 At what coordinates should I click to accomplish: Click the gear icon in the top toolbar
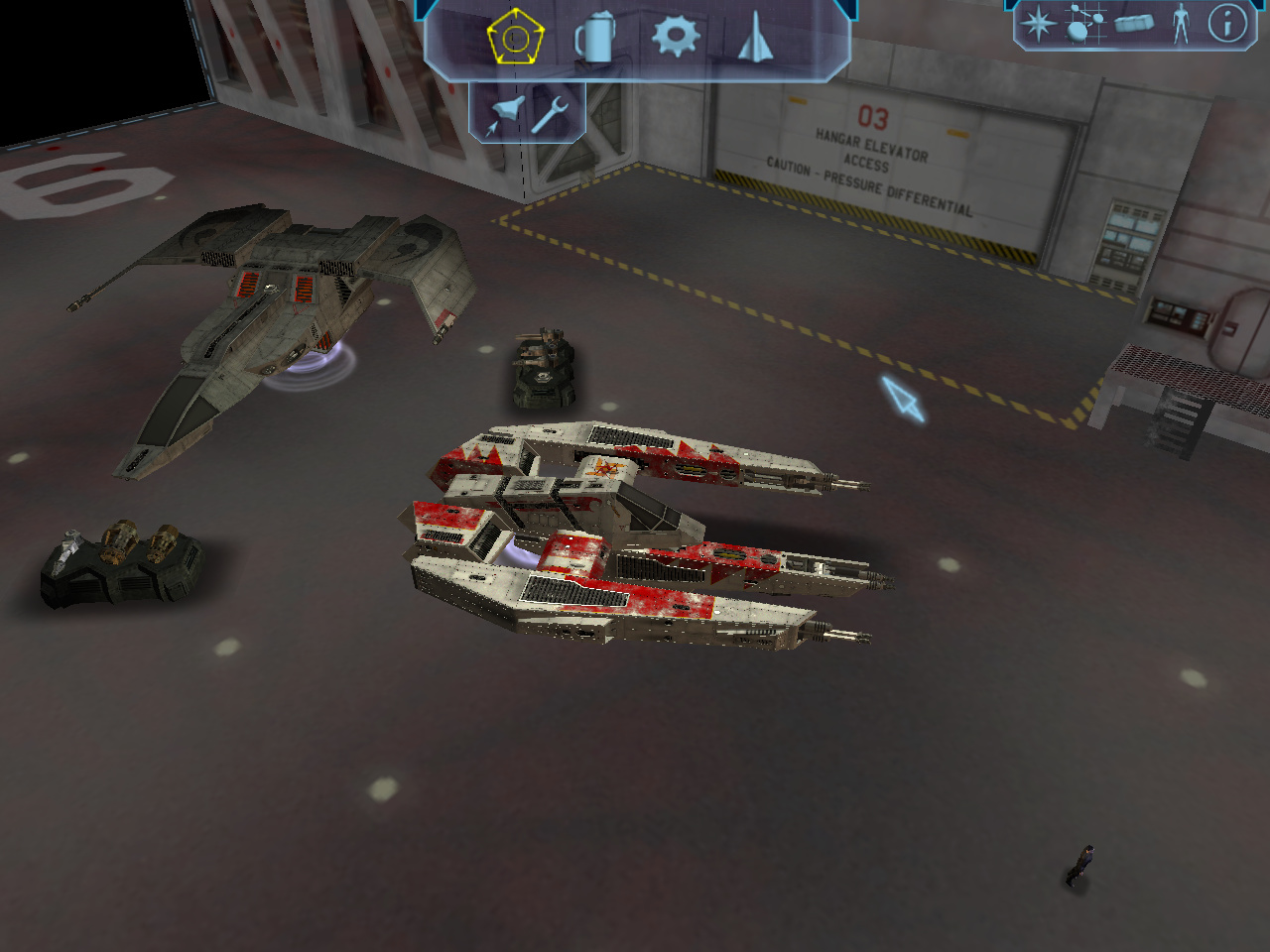click(675, 36)
